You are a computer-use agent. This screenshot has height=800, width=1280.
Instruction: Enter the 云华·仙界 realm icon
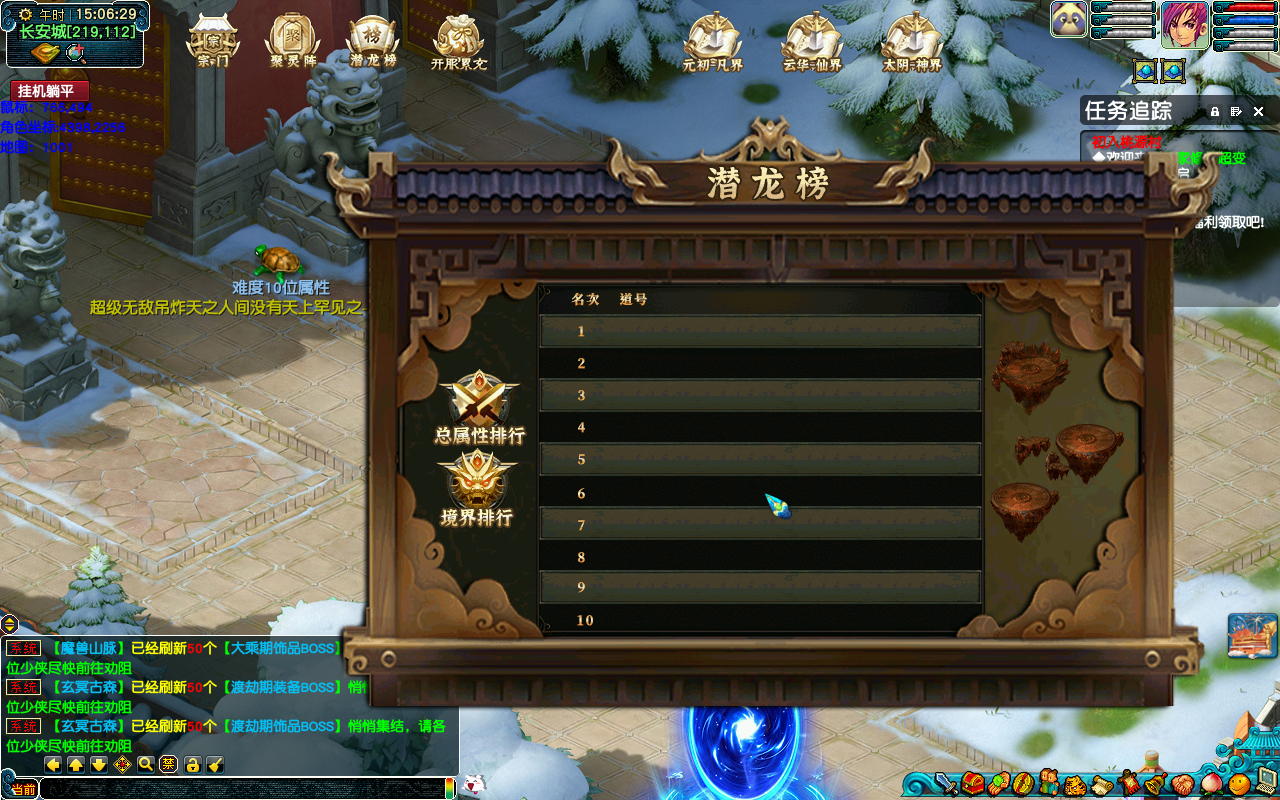[812, 42]
